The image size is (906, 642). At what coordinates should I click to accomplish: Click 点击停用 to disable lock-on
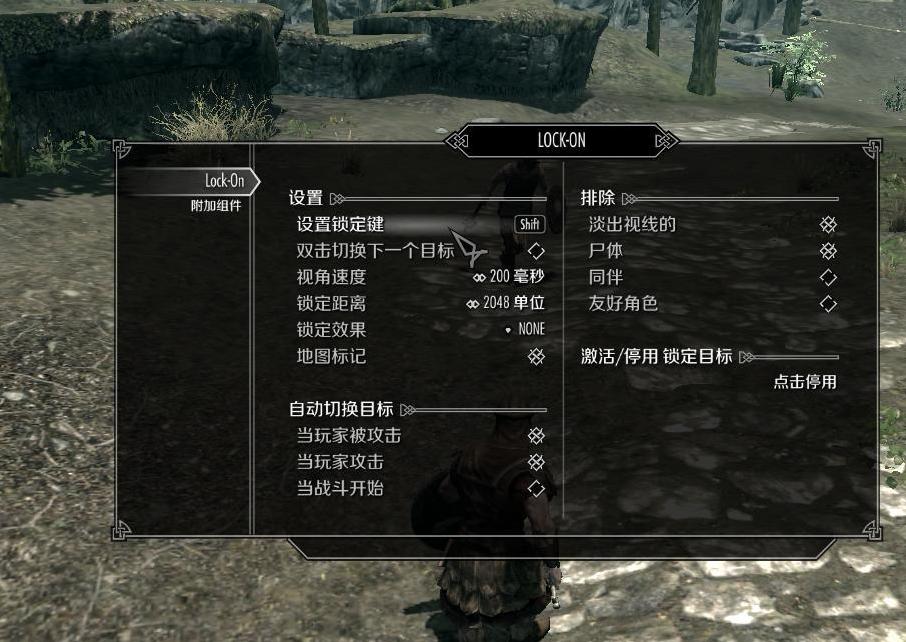click(x=805, y=382)
